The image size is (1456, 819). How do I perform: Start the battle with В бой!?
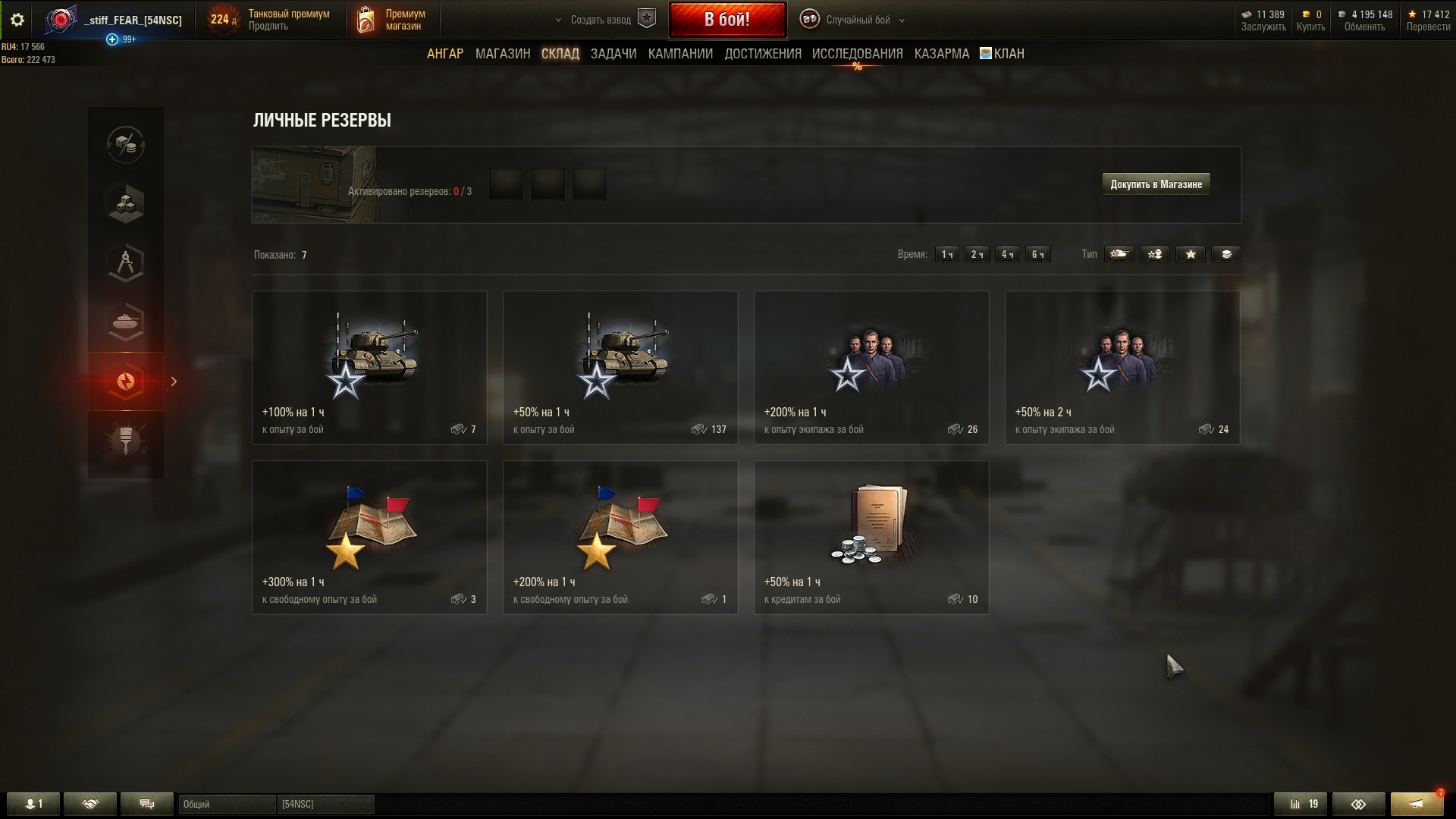pos(726,20)
